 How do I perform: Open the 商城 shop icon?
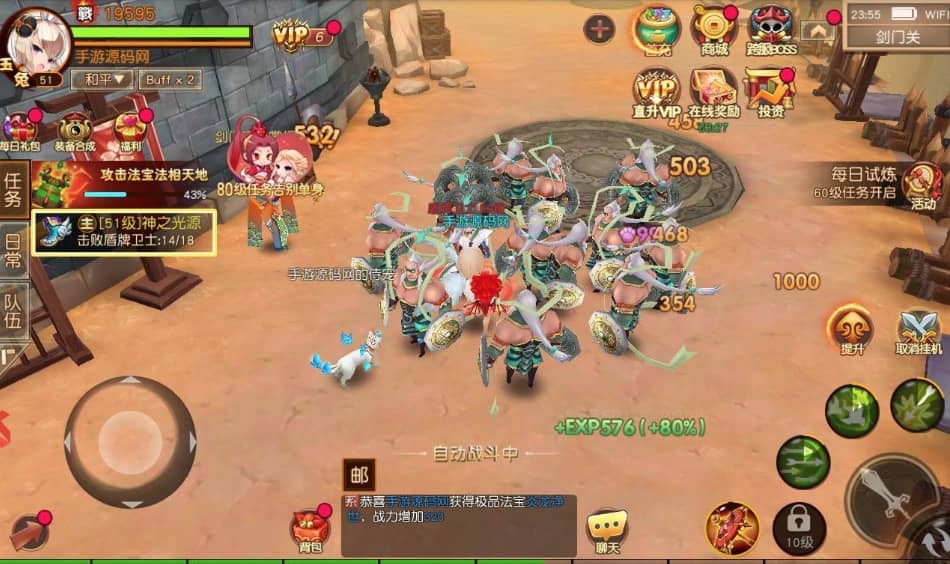[x=713, y=31]
